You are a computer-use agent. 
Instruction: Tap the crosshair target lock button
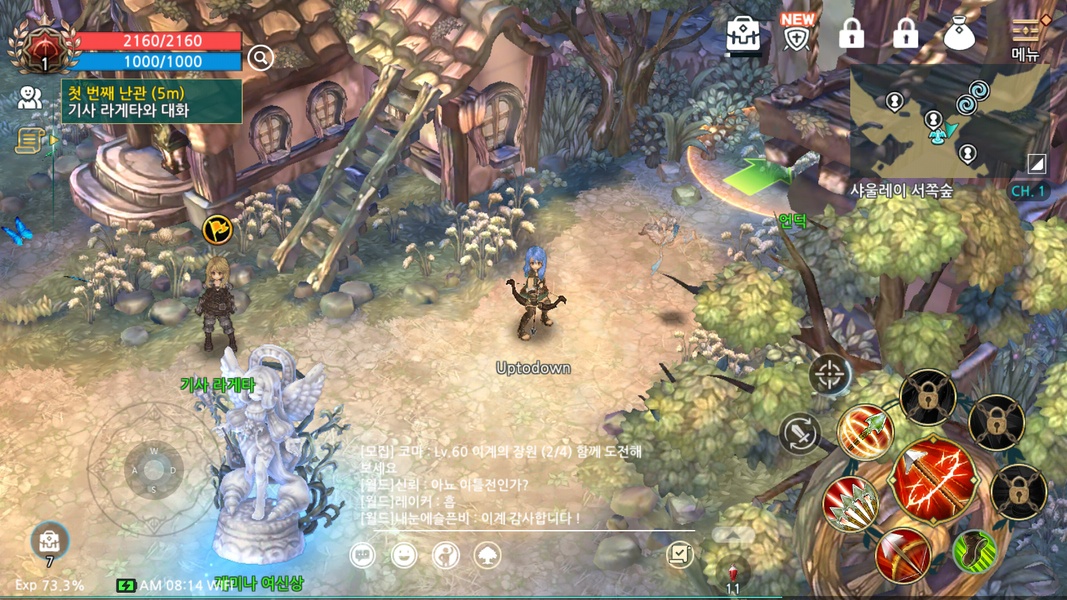click(830, 375)
